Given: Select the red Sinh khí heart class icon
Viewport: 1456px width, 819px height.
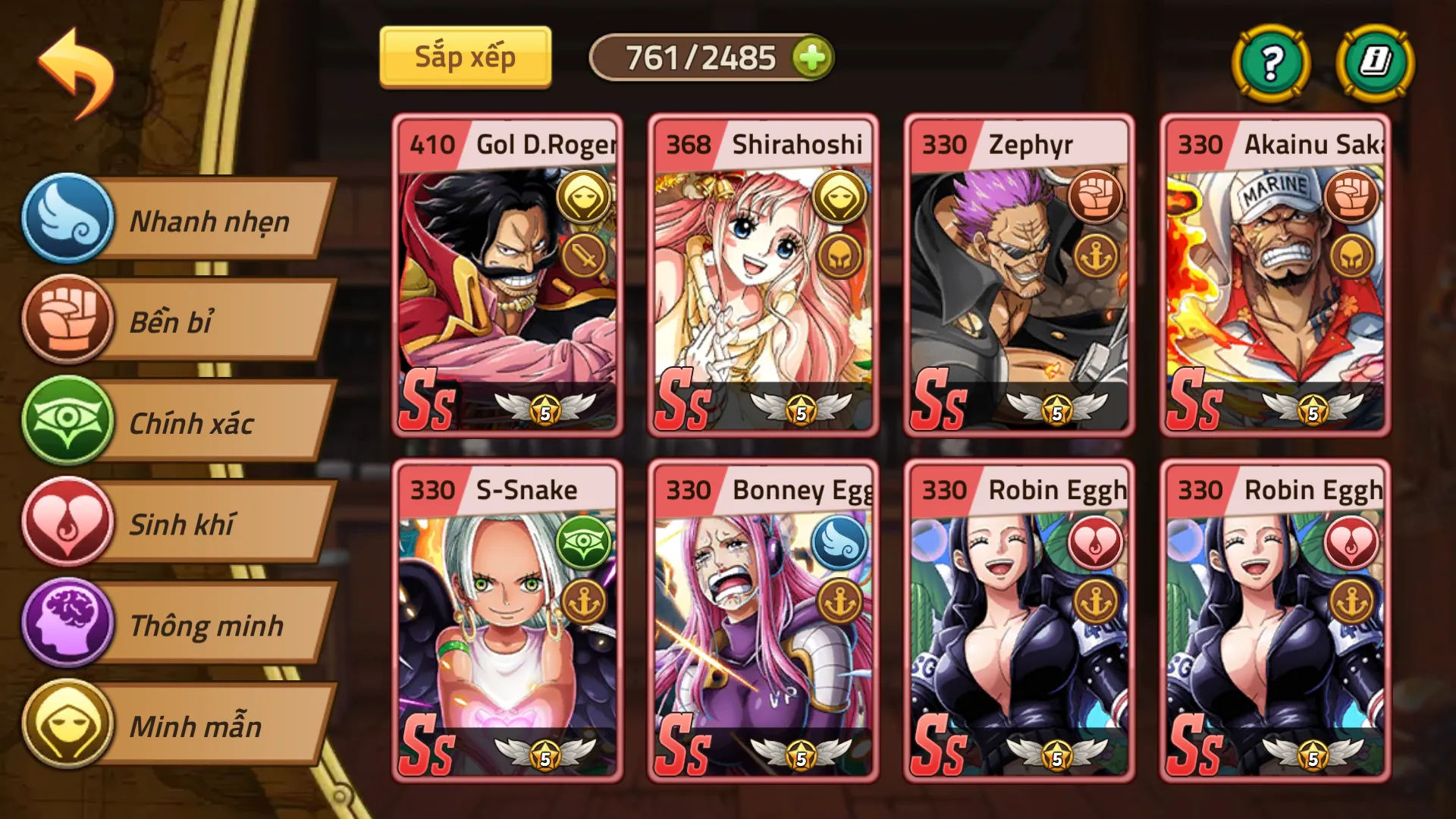Looking at the screenshot, I should point(67,525).
